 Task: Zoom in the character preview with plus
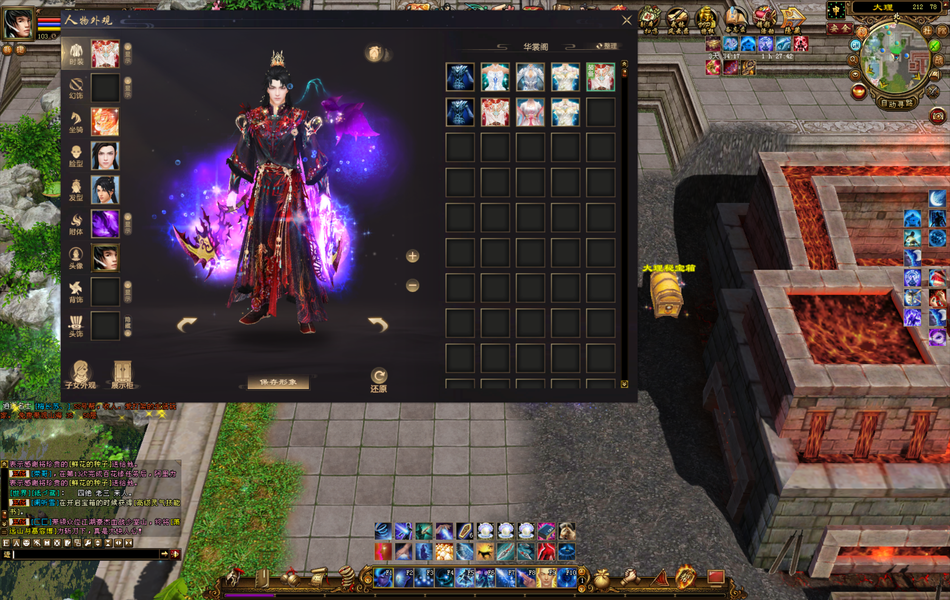click(x=412, y=256)
